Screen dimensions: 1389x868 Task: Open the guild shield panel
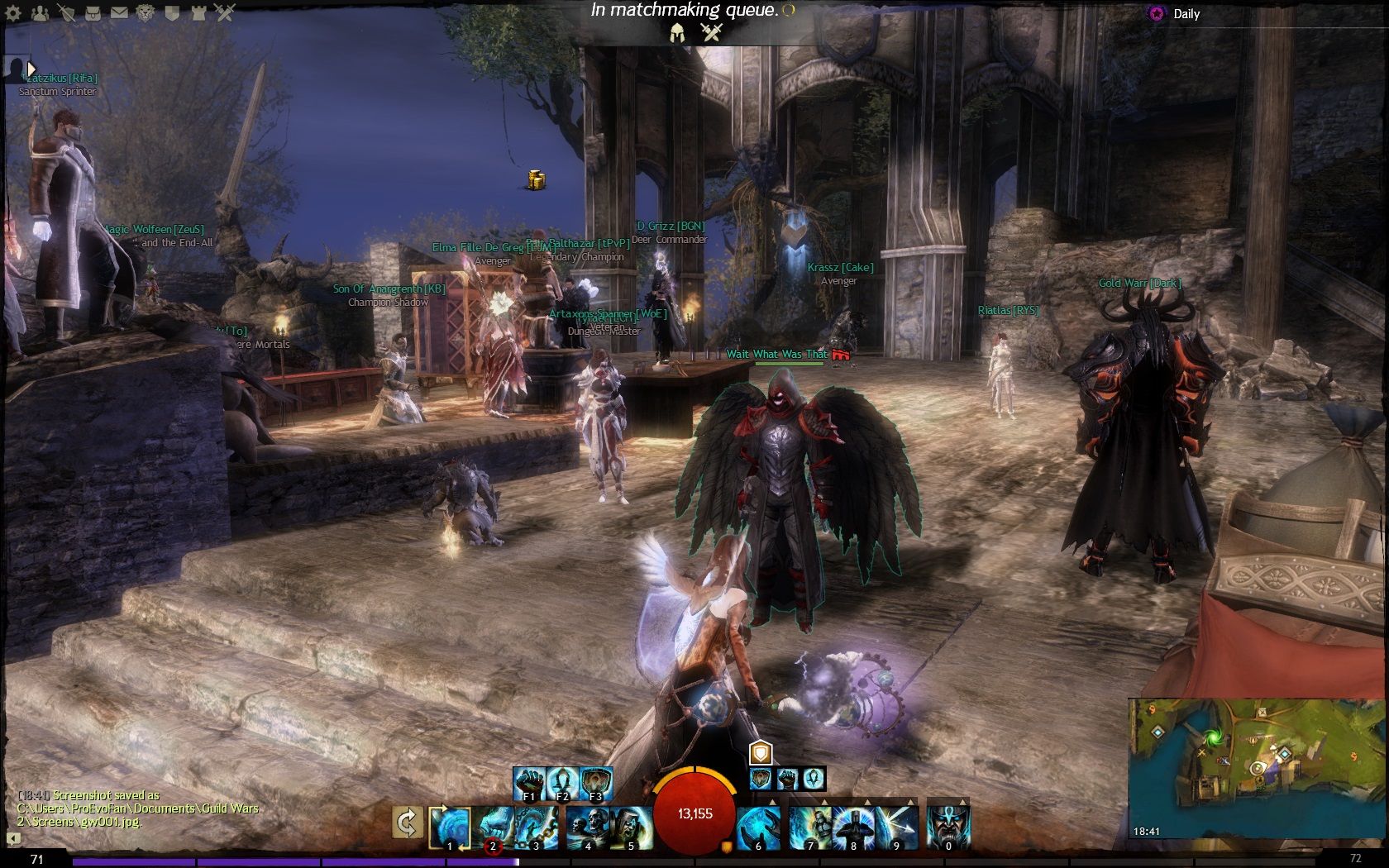point(172,13)
